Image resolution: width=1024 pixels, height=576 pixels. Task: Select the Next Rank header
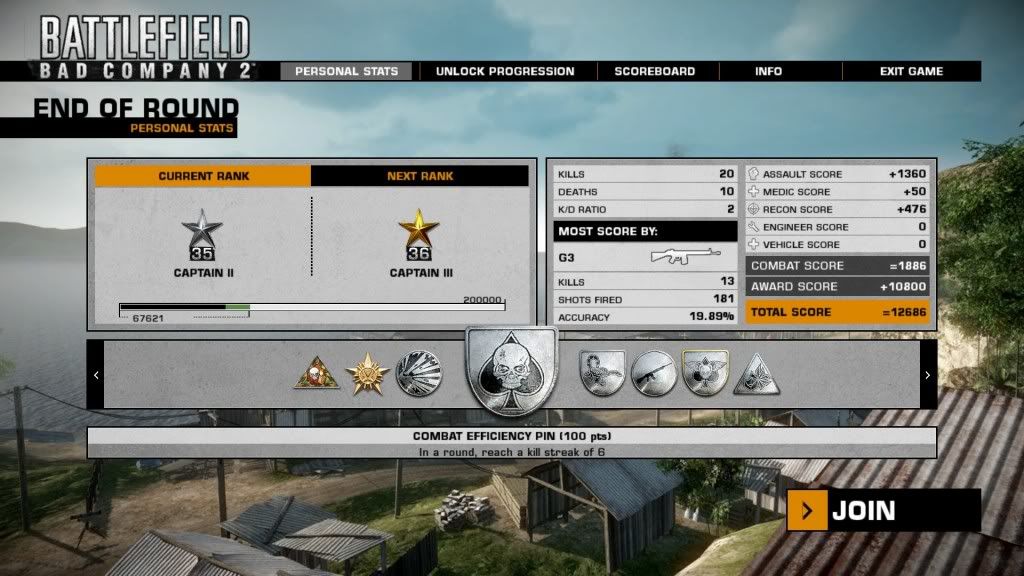[420, 176]
